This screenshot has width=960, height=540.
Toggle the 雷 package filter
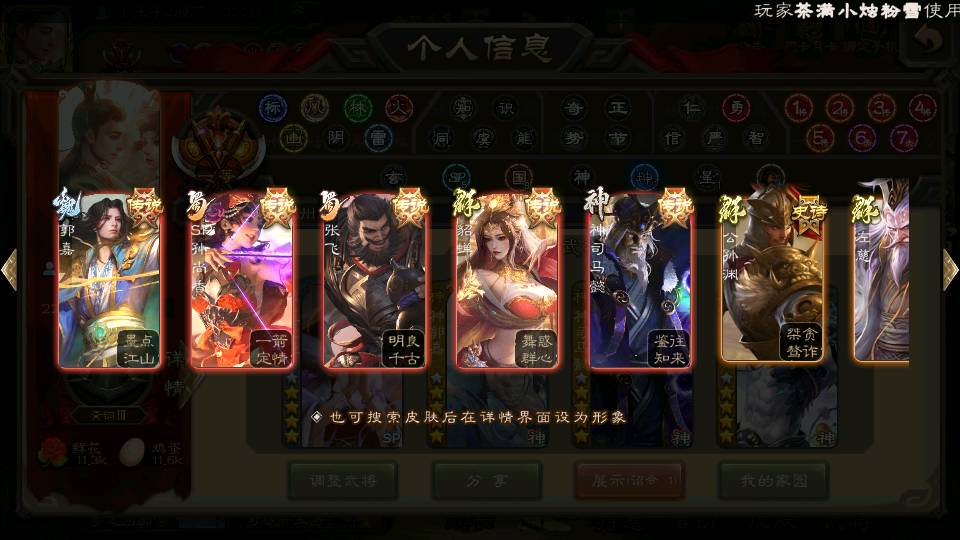click(x=378, y=137)
